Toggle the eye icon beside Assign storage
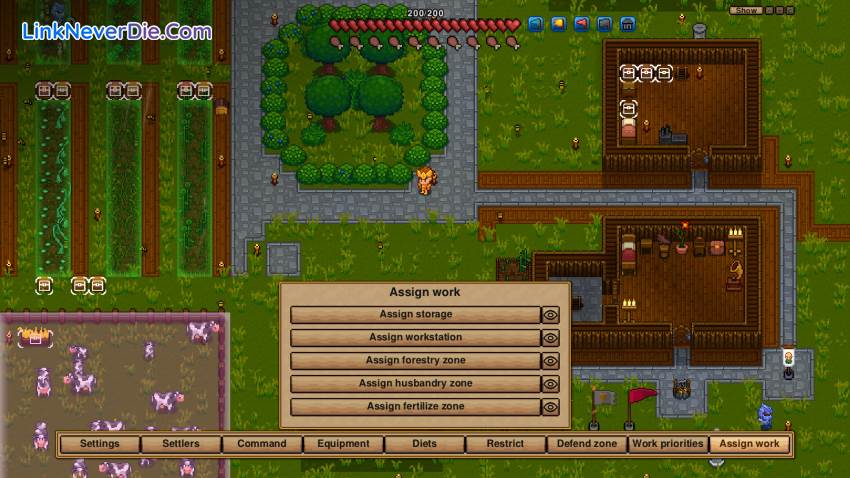Viewport: 850px width, 478px height. [x=550, y=314]
